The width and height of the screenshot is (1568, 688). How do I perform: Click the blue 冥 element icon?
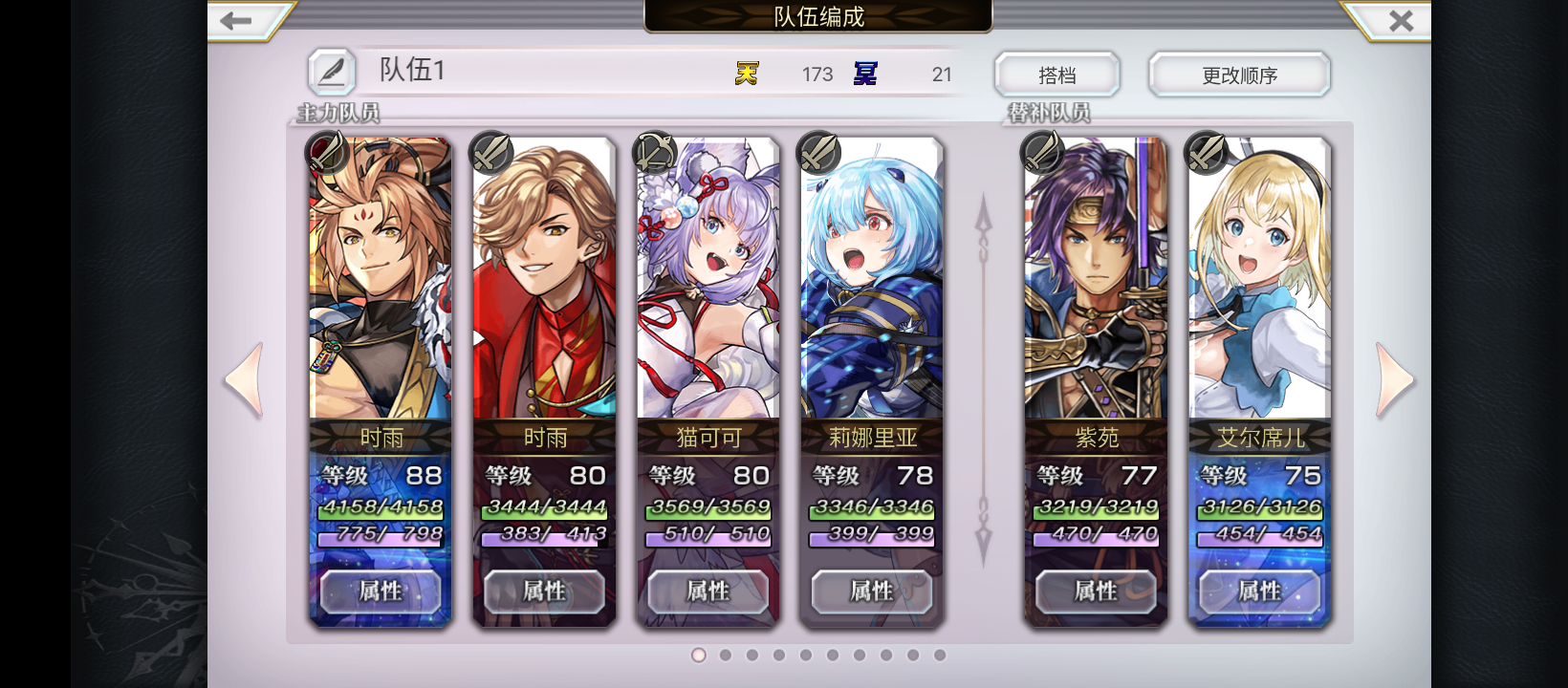click(x=865, y=72)
